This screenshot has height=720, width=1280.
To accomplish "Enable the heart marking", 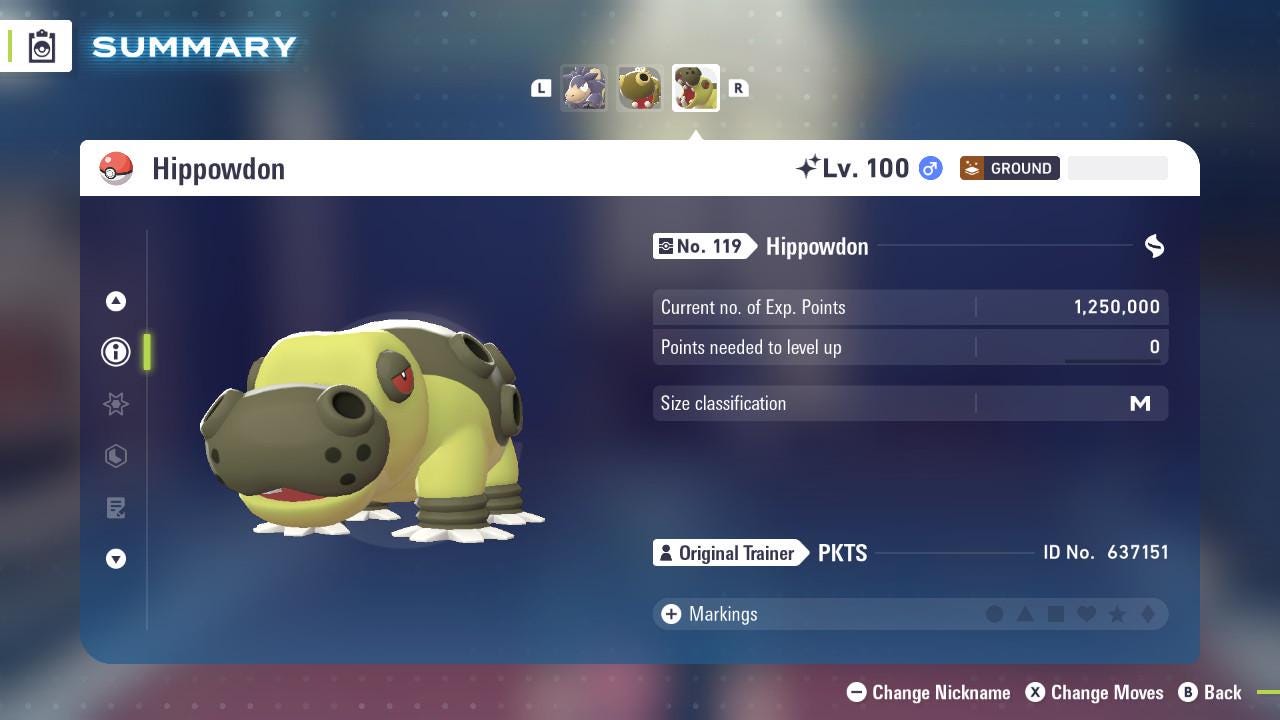I will click(1086, 614).
